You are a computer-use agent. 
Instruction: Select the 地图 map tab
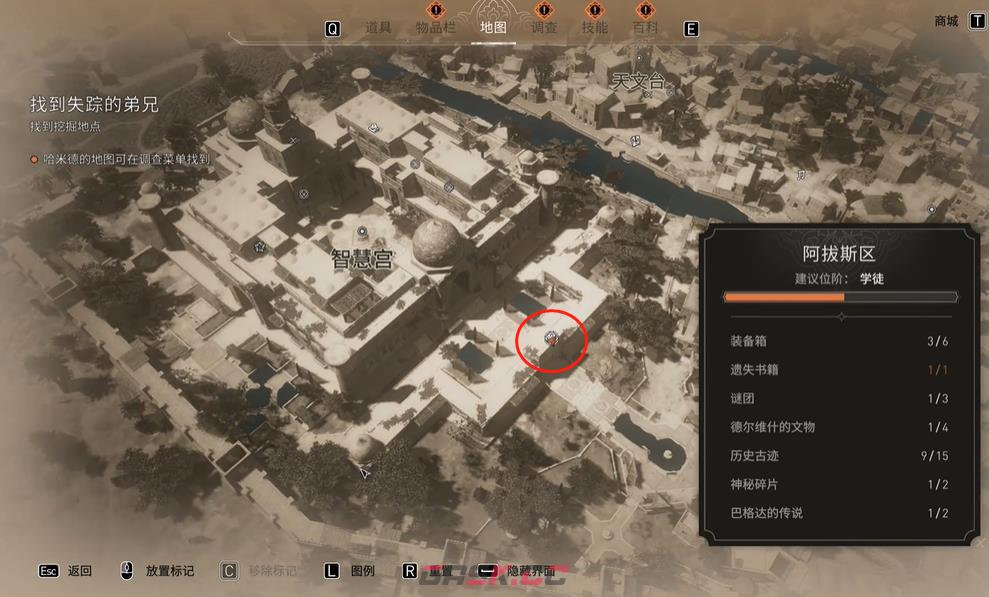click(493, 28)
